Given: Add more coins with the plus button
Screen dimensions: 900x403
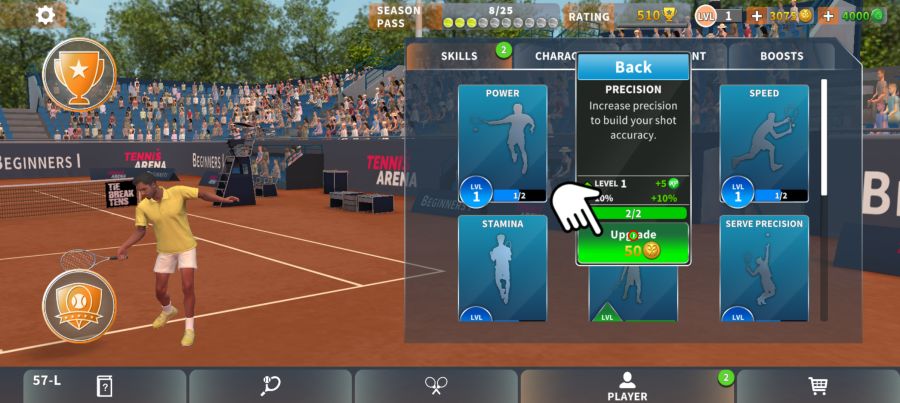Looking at the screenshot, I should [757, 15].
